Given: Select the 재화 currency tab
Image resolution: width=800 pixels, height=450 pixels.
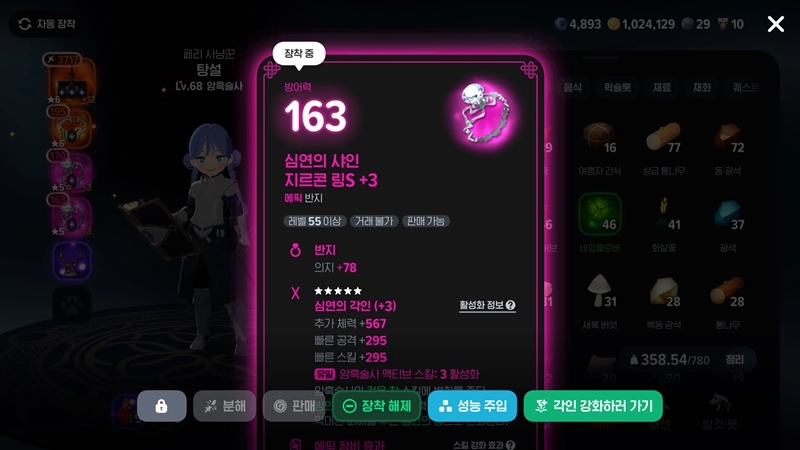Looking at the screenshot, I should [702, 88].
